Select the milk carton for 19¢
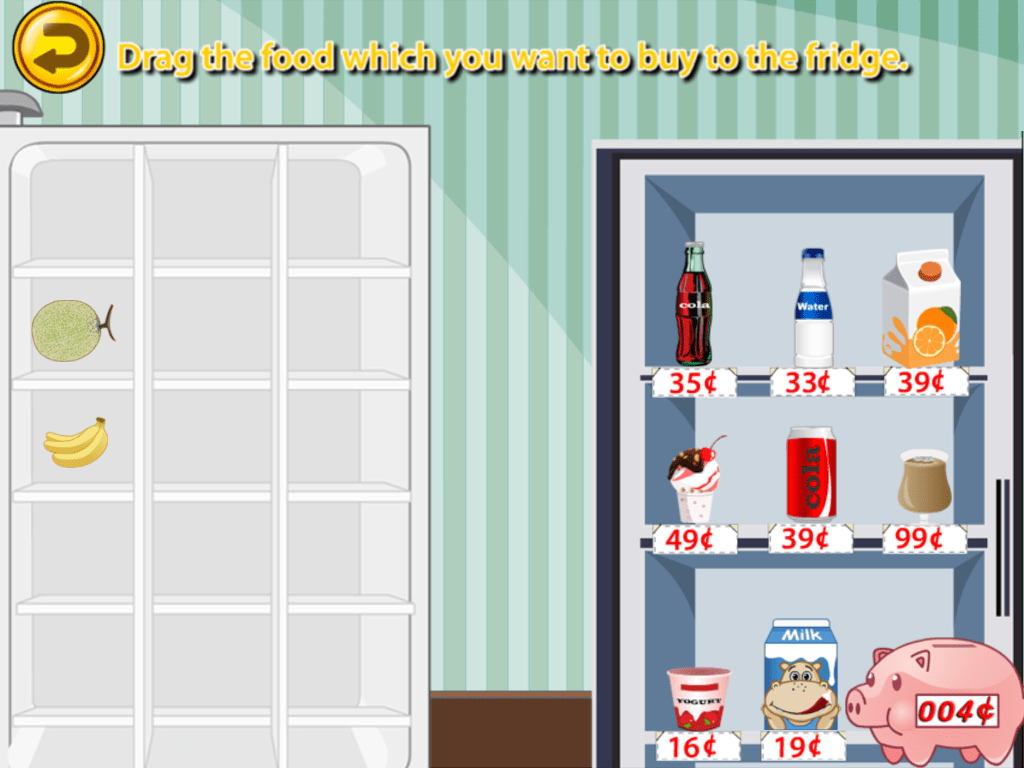1024x768 pixels. tap(800, 675)
